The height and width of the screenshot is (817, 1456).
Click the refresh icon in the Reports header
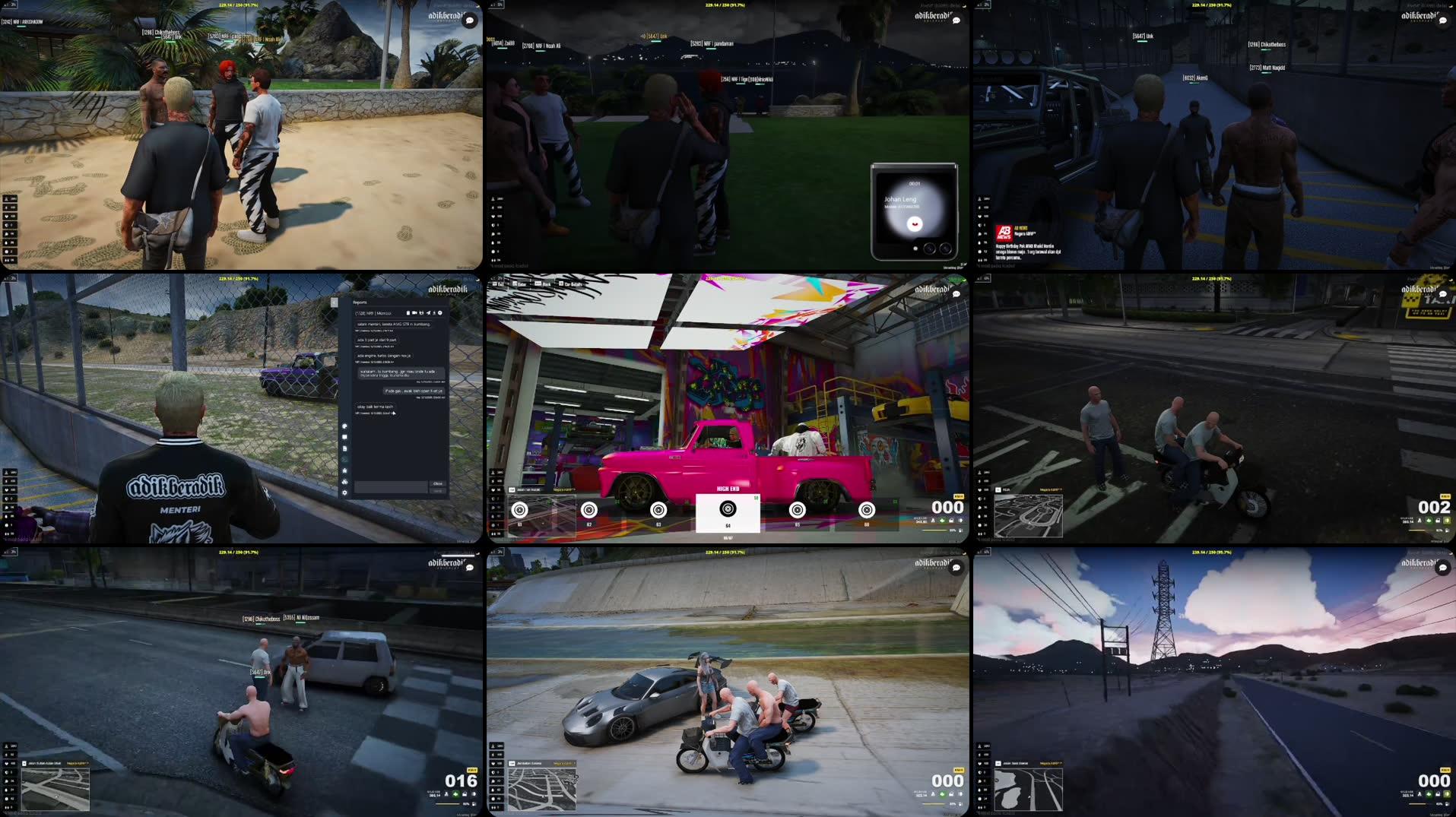pos(421,313)
